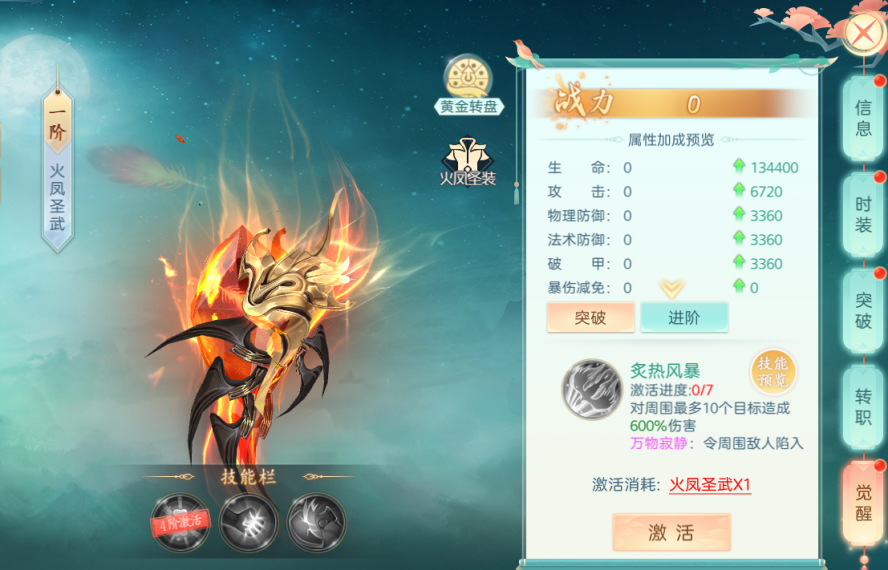Inspect the 炙热风暴 skill icon

(x=592, y=389)
